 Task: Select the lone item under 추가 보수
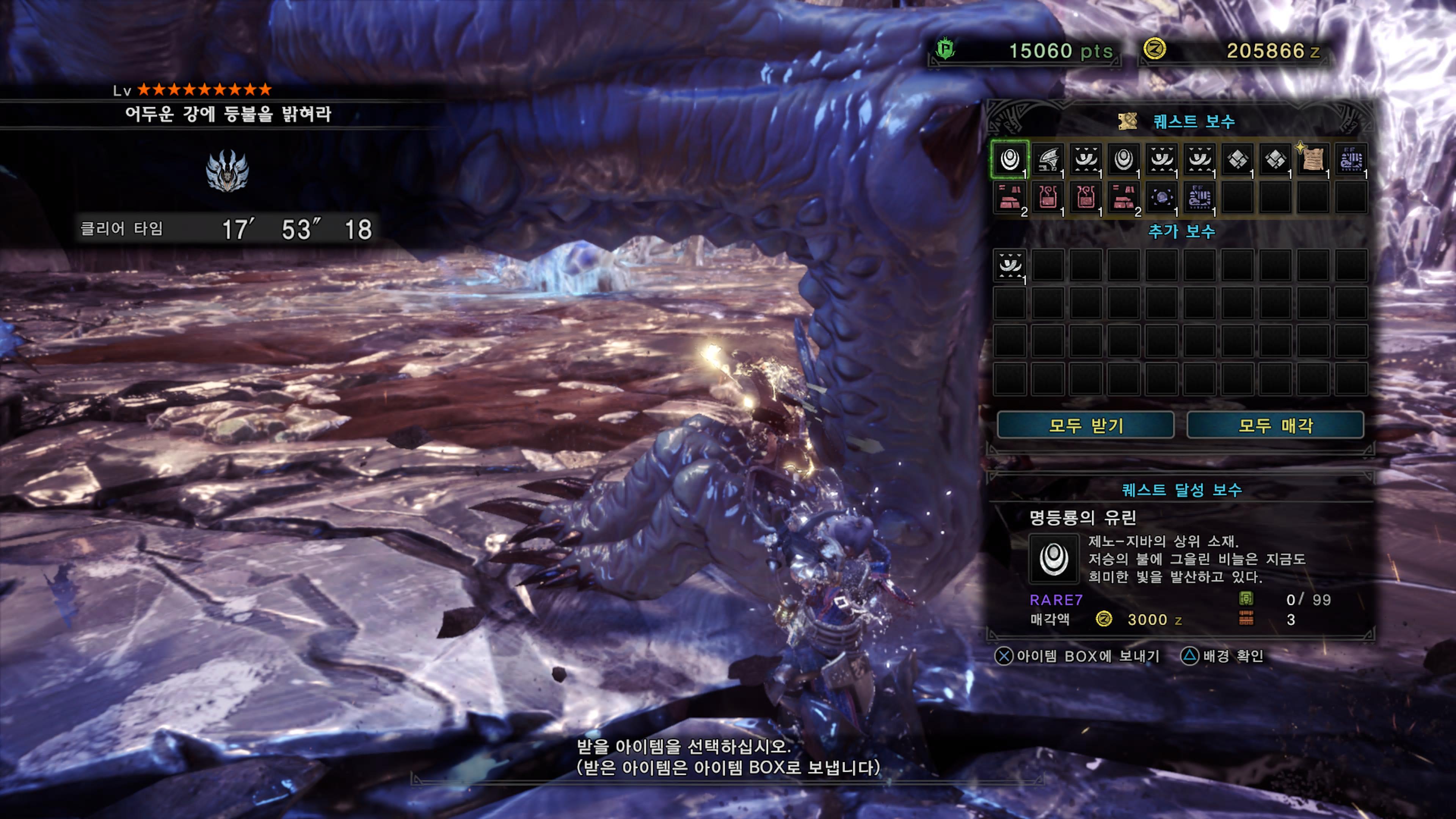click(1010, 265)
